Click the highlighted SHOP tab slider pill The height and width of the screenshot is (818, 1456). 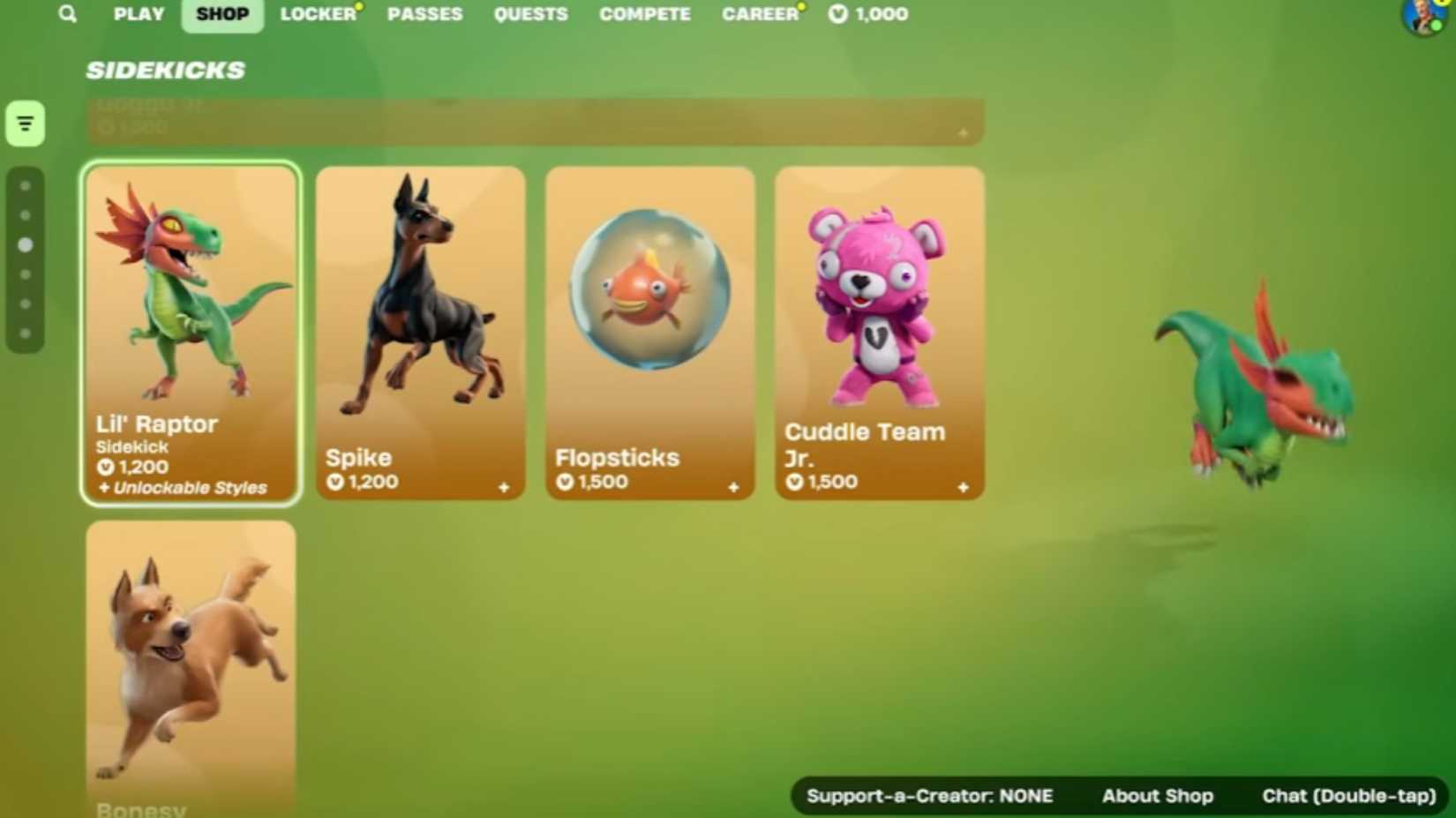click(221, 13)
